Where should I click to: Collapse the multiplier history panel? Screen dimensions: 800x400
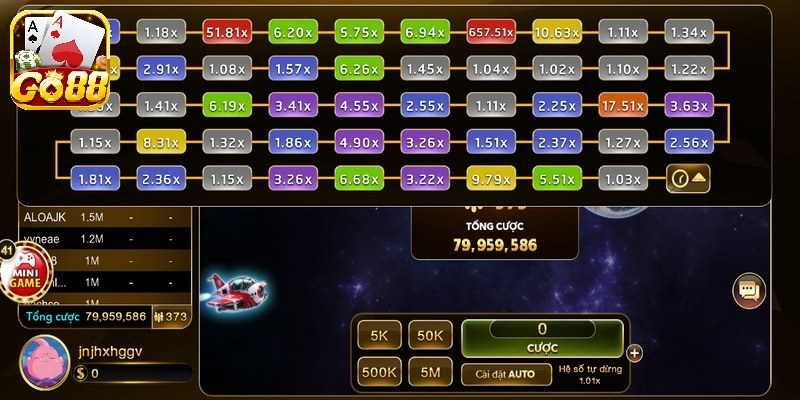[688, 179]
